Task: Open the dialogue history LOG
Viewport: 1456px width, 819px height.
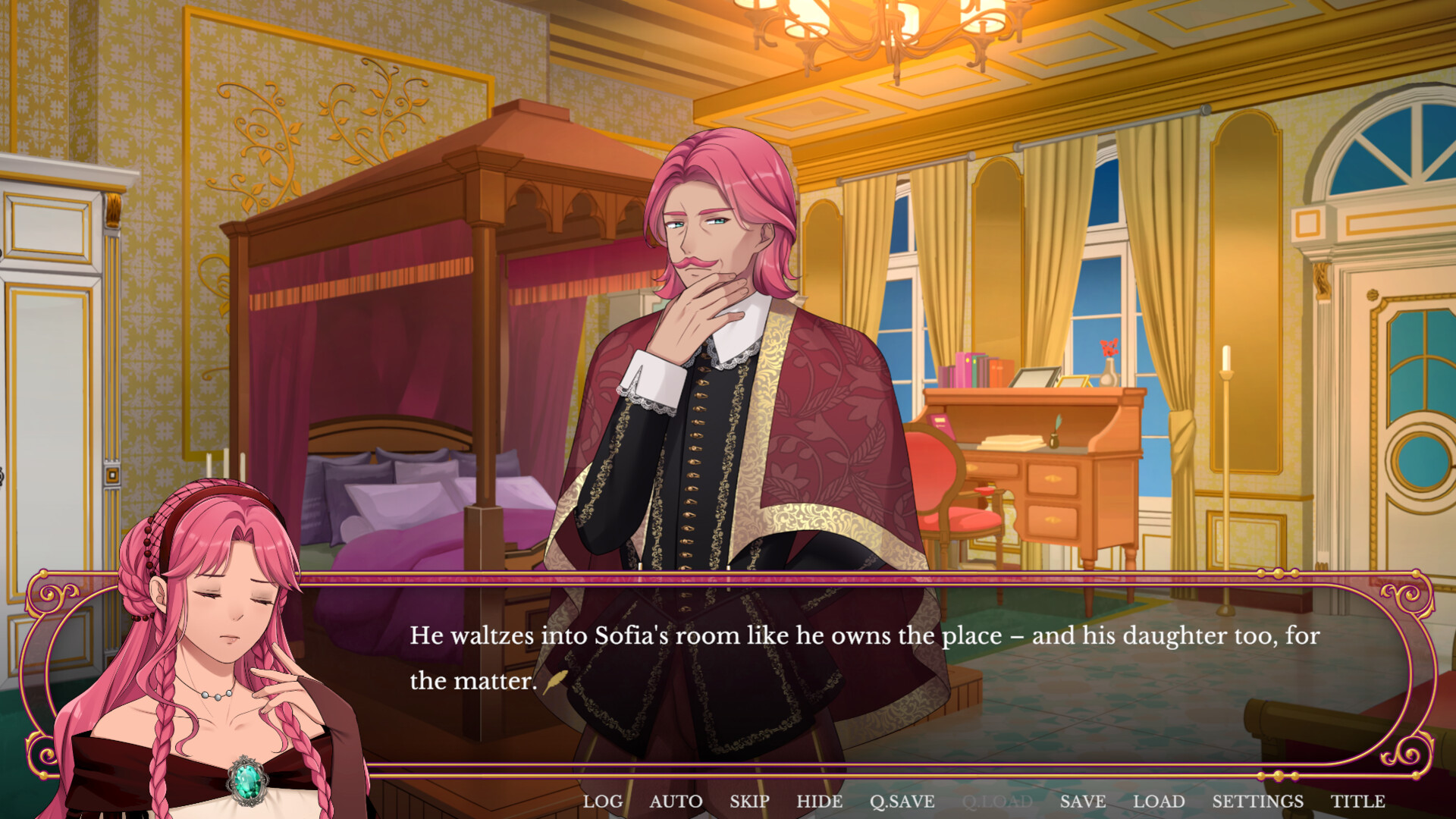Action: click(x=603, y=801)
